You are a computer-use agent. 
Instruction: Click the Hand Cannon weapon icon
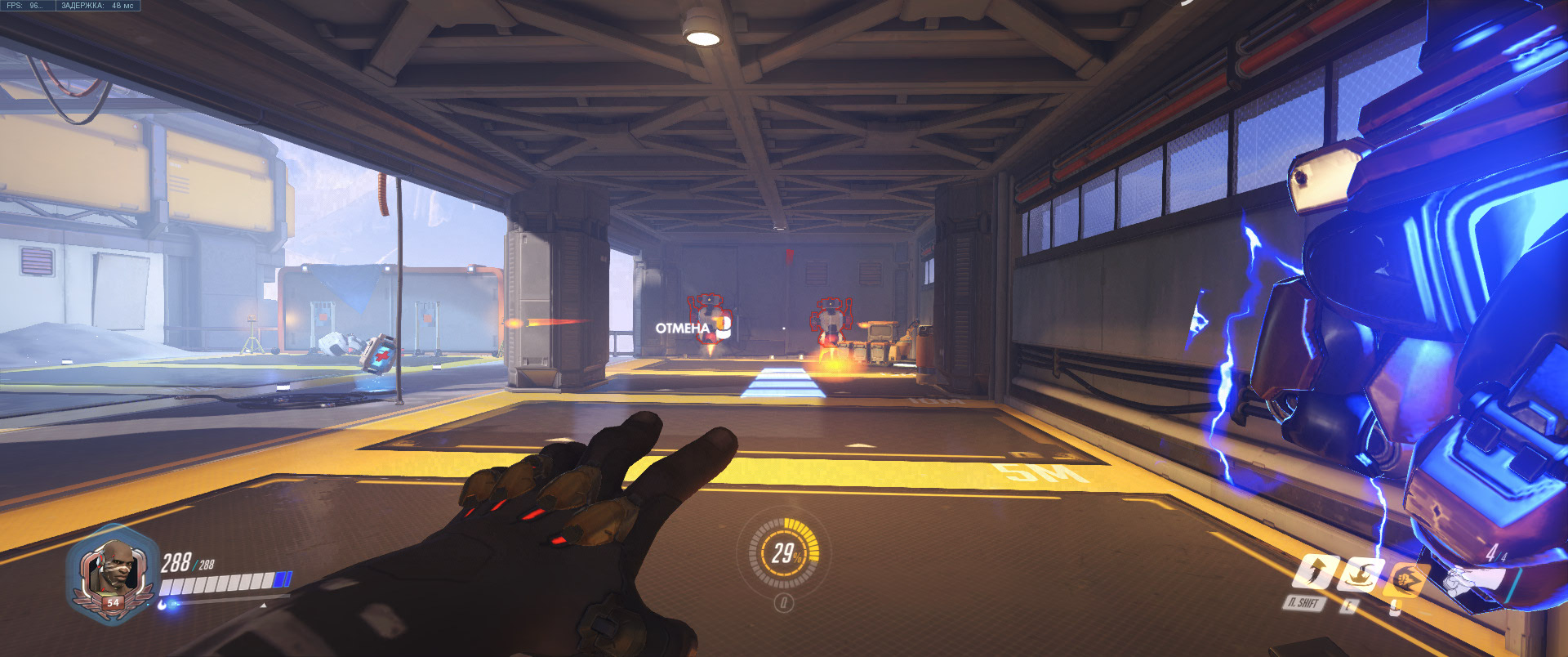tap(1474, 580)
